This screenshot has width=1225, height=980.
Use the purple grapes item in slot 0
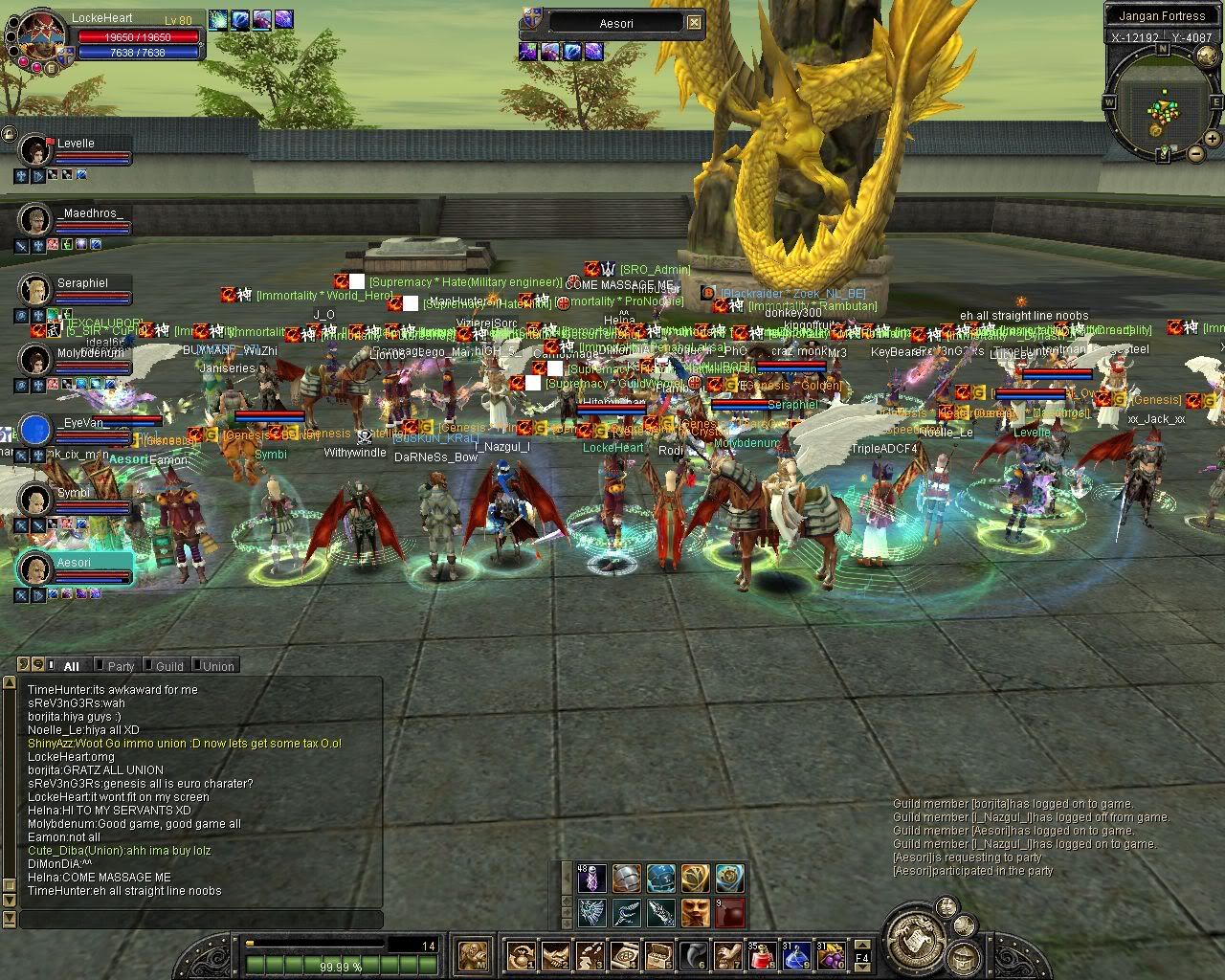coord(829,955)
